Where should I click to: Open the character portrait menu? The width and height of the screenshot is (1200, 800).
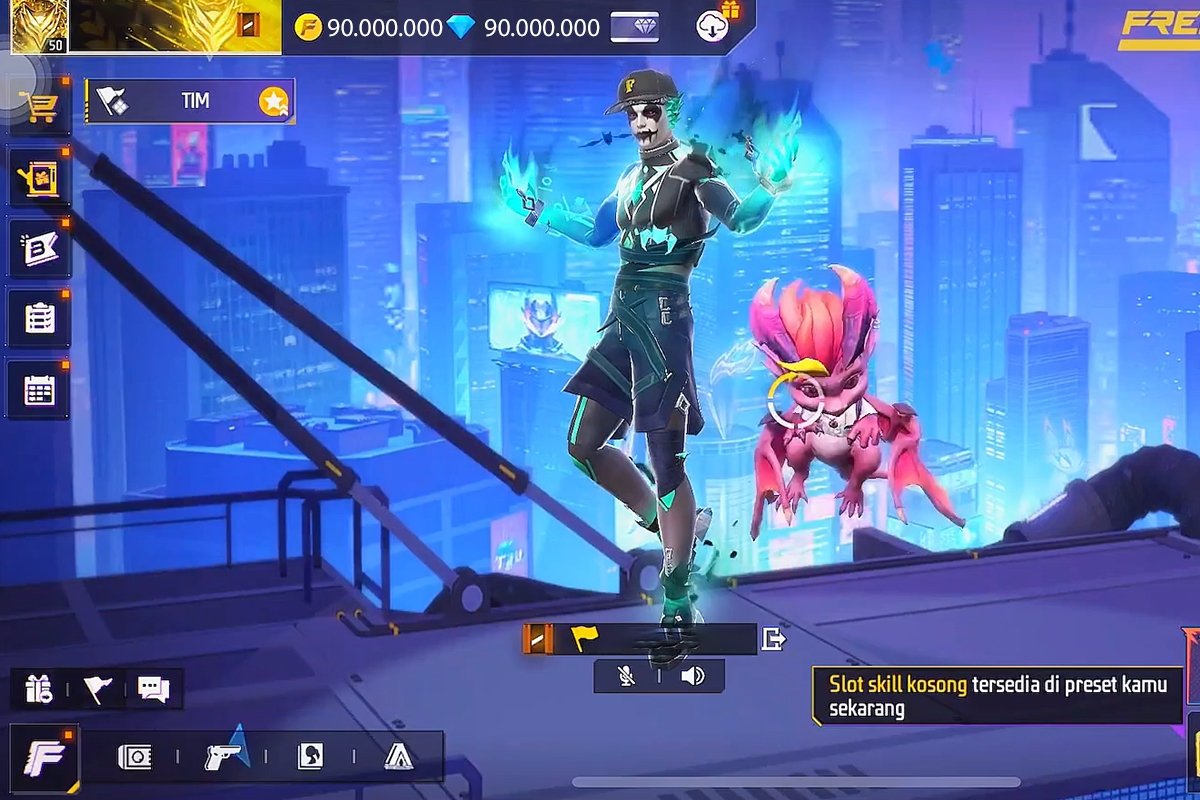pyautogui.click(x=310, y=757)
